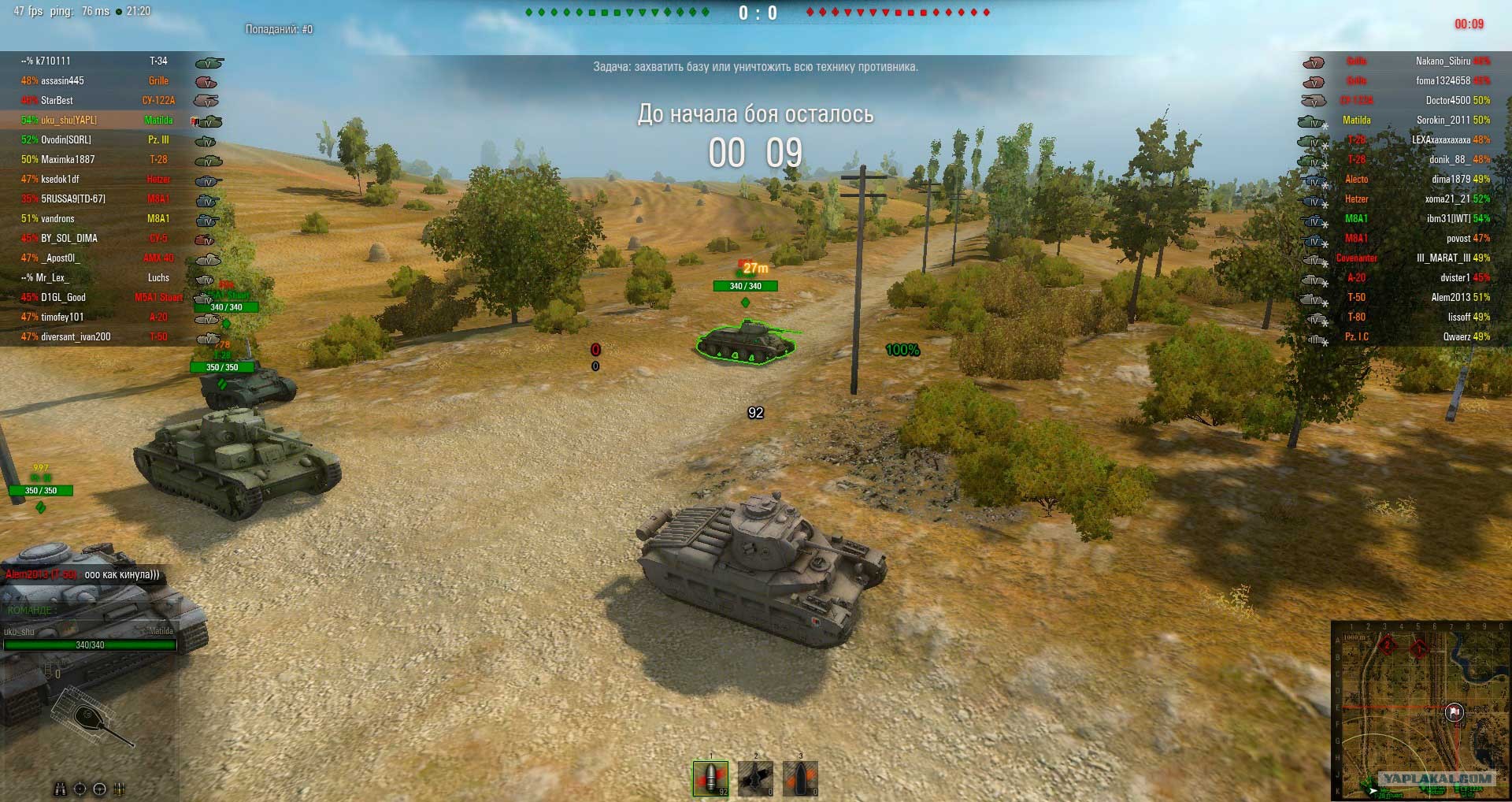Select the armor-piercing shell slot with 92 rounds
Image resolution: width=1512 pixels, height=802 pixels.
[x=710, y=778]
